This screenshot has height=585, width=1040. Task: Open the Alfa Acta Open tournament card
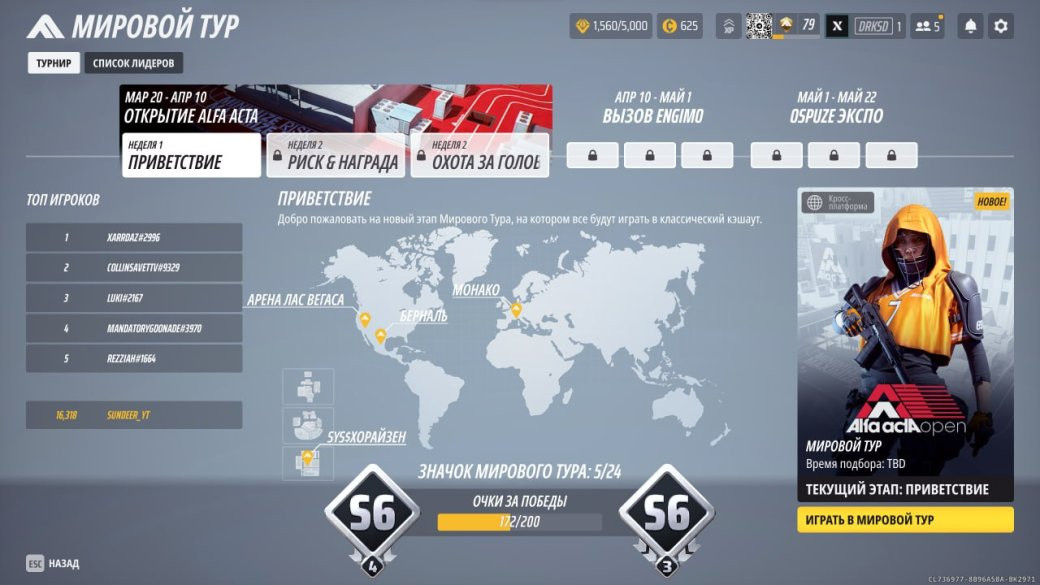pyautogui.click(x=905, y=340)
